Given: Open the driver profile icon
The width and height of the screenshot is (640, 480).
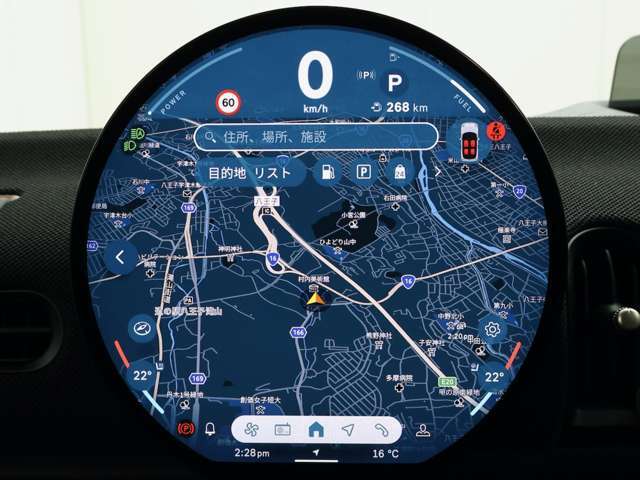Looking at the screenshot, I should (x=423, y=430).
